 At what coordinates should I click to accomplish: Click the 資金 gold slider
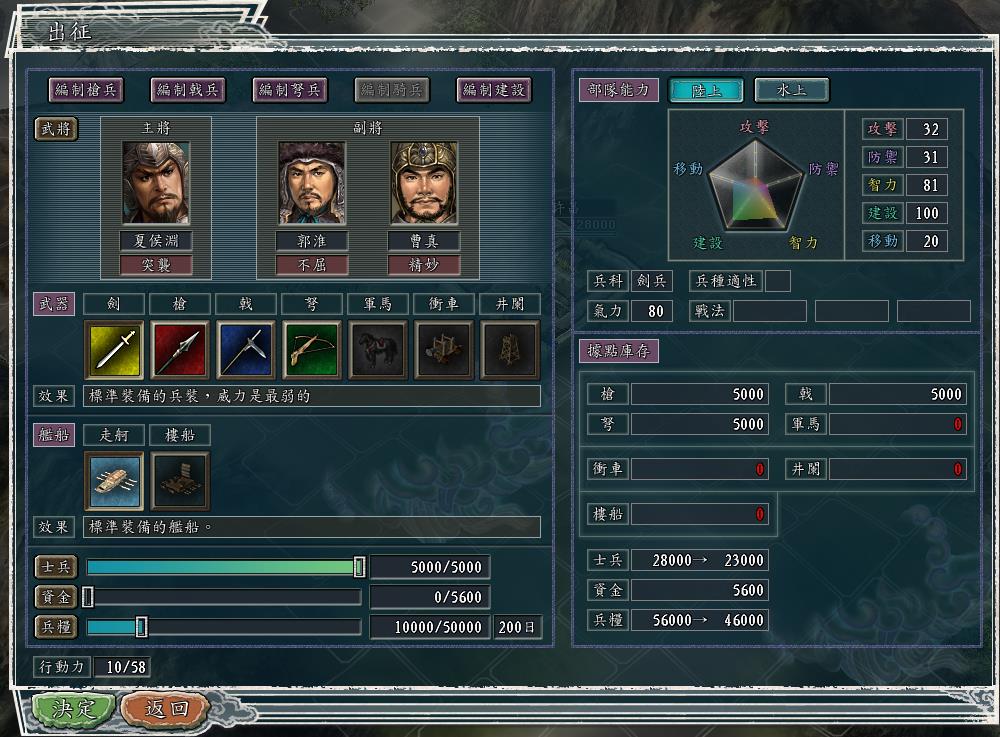point(88,597)
